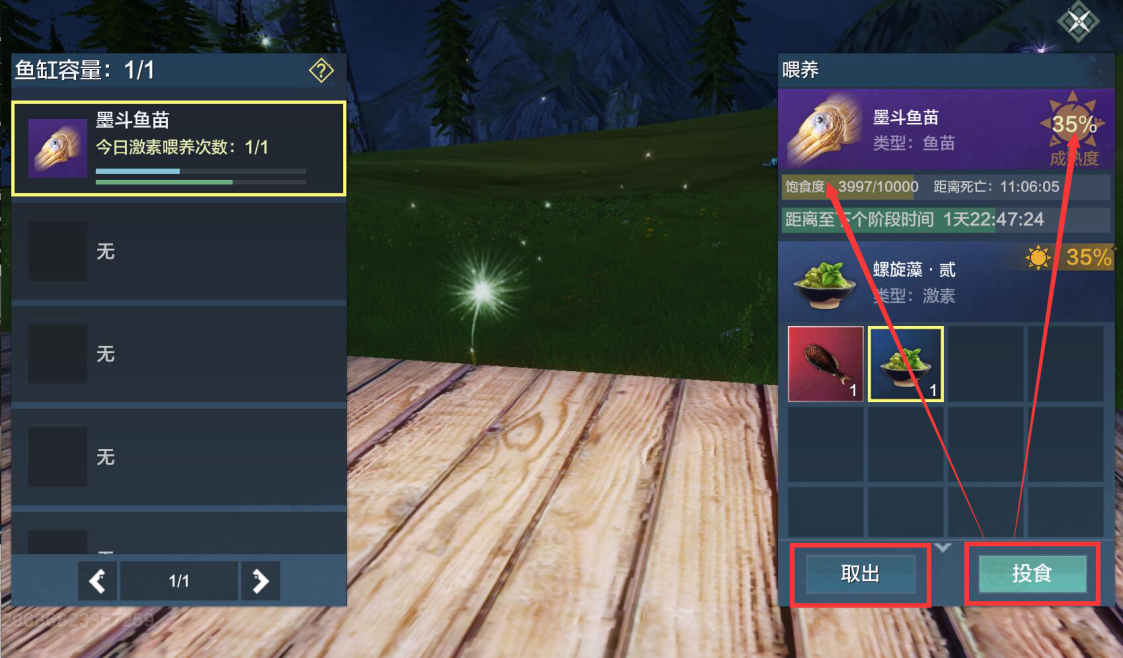Click the 取出 take-out button

coord(860,574)
